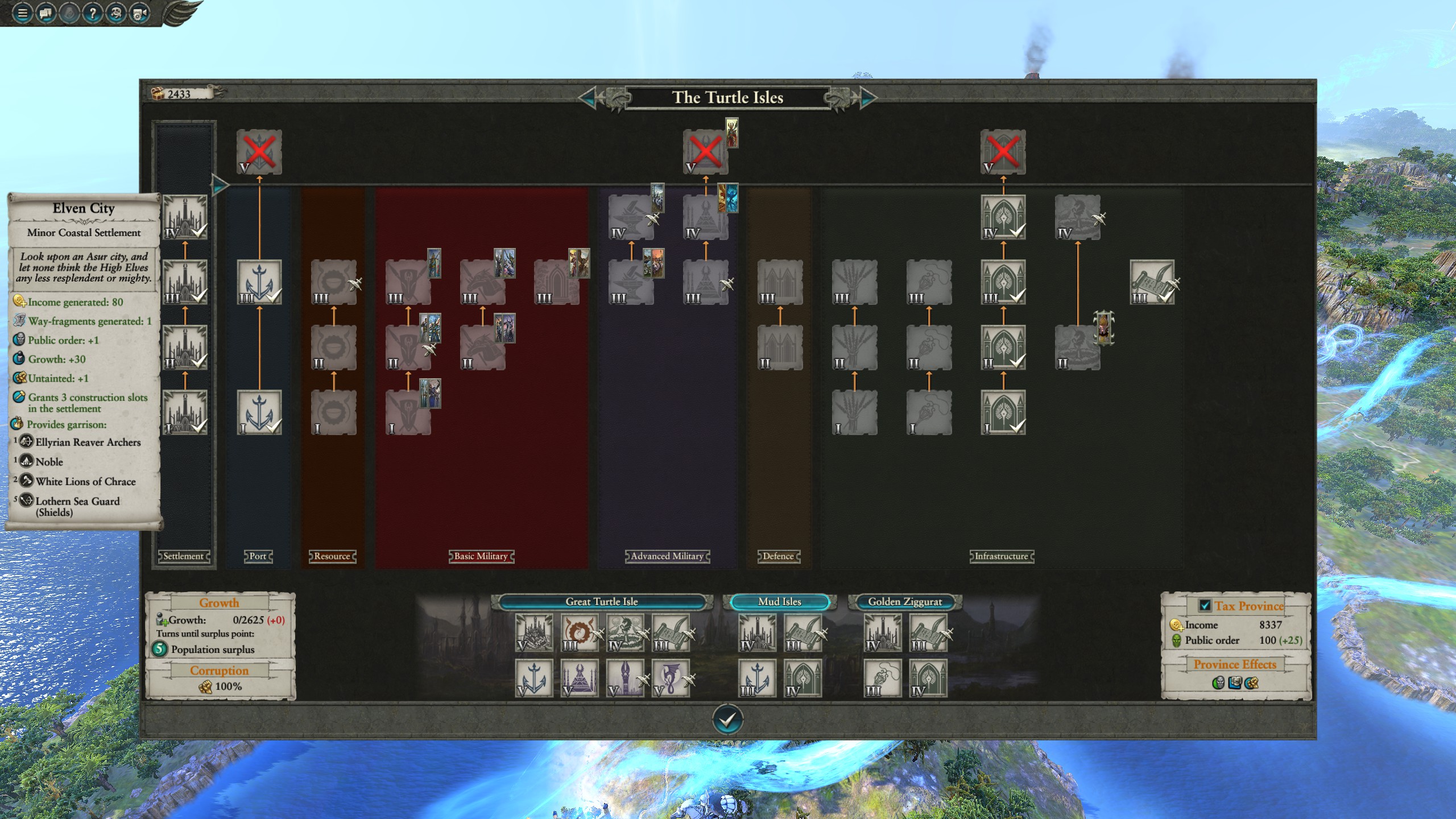Select the tier IV green gate infrastructure building
The height and width of the screenshot is (819, 1456).
click(1003, 217)
